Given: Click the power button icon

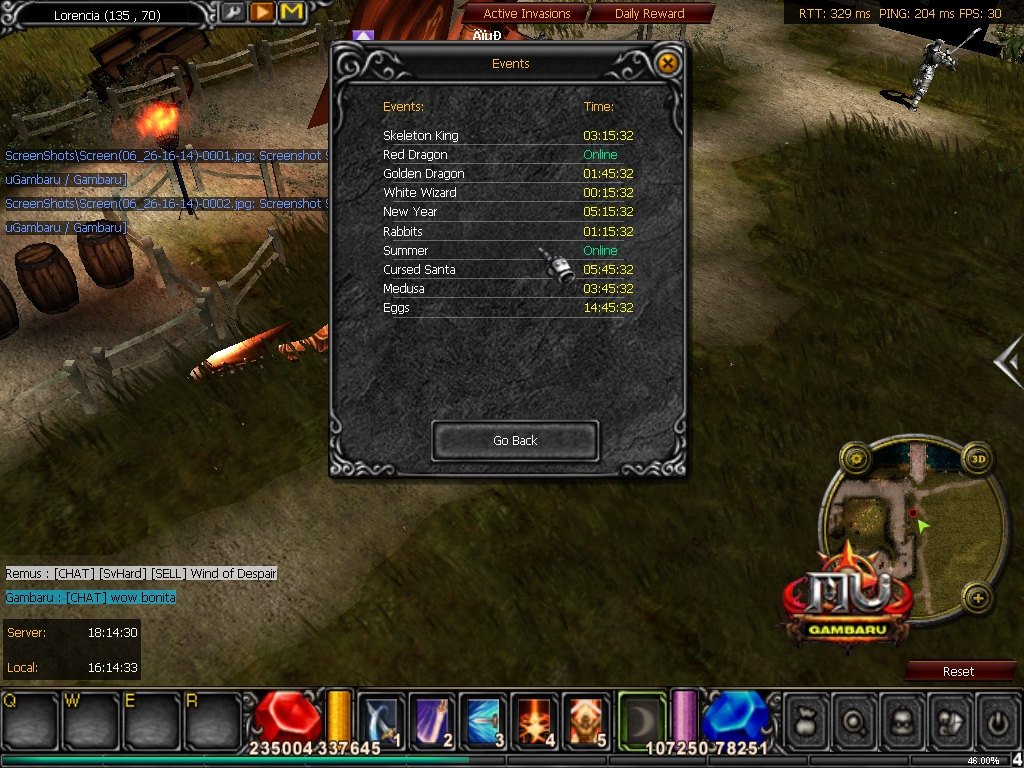Looking at the screenshot, I should click(996, 717).
